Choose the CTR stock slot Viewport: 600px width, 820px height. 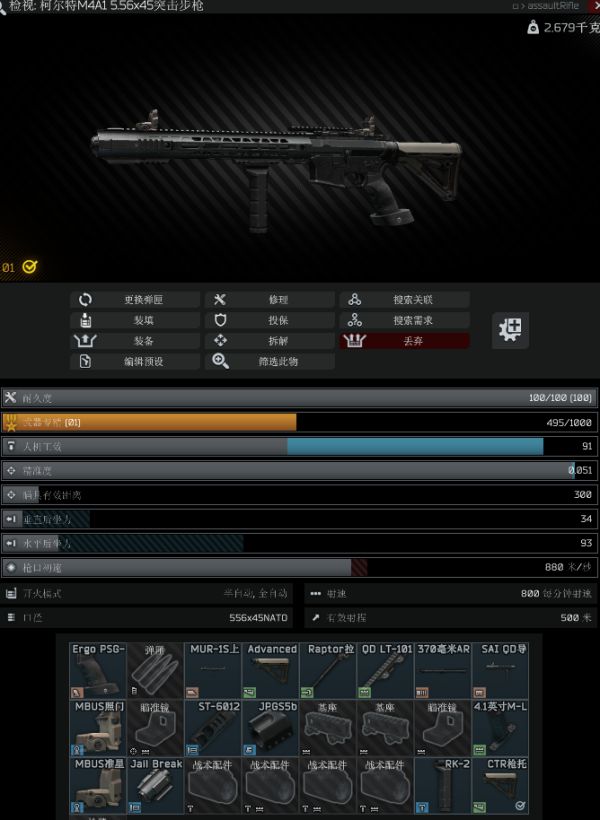[500, 784]
